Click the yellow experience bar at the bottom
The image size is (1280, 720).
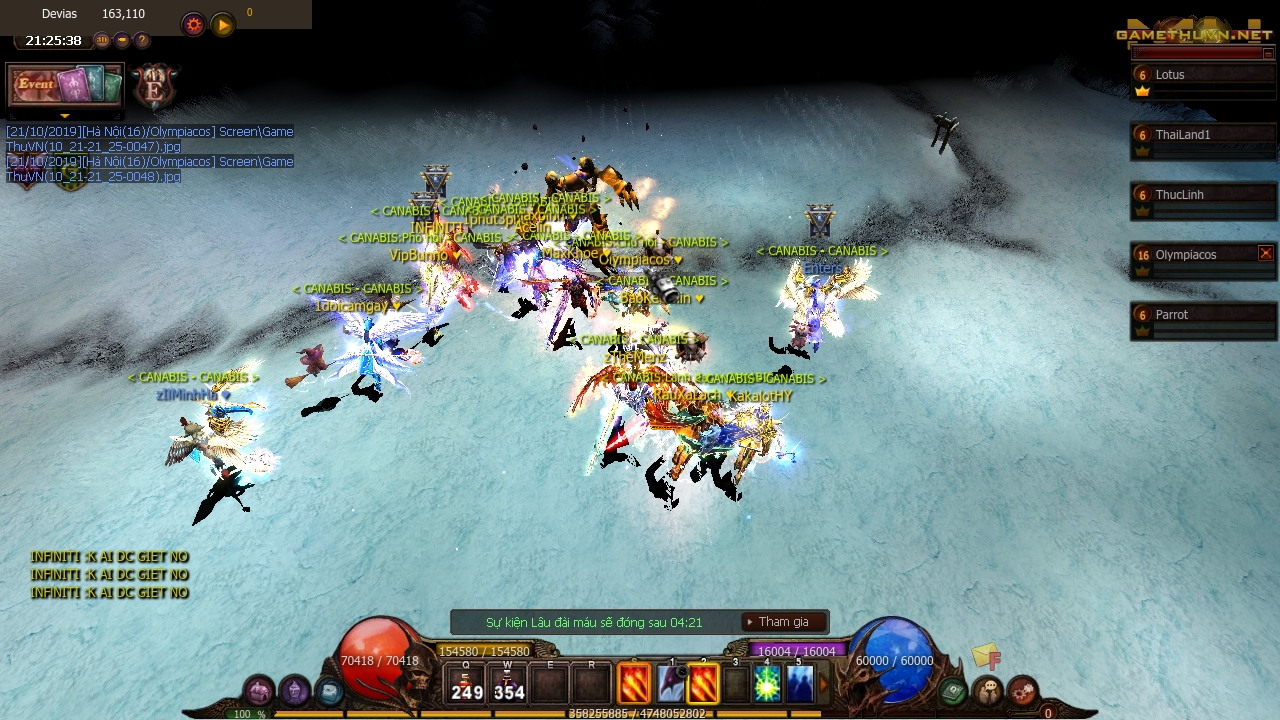[640, 712]
